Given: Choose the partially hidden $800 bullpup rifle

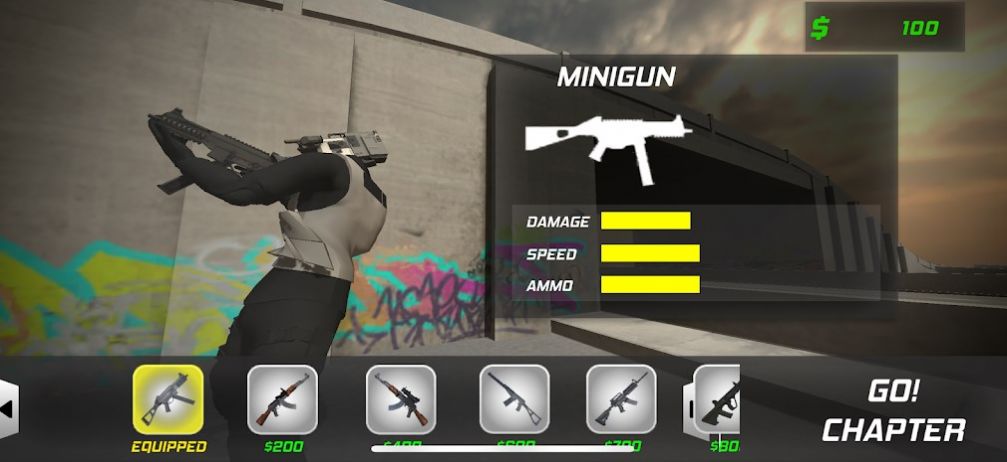Looking at the screenshot, I should 716,400.
